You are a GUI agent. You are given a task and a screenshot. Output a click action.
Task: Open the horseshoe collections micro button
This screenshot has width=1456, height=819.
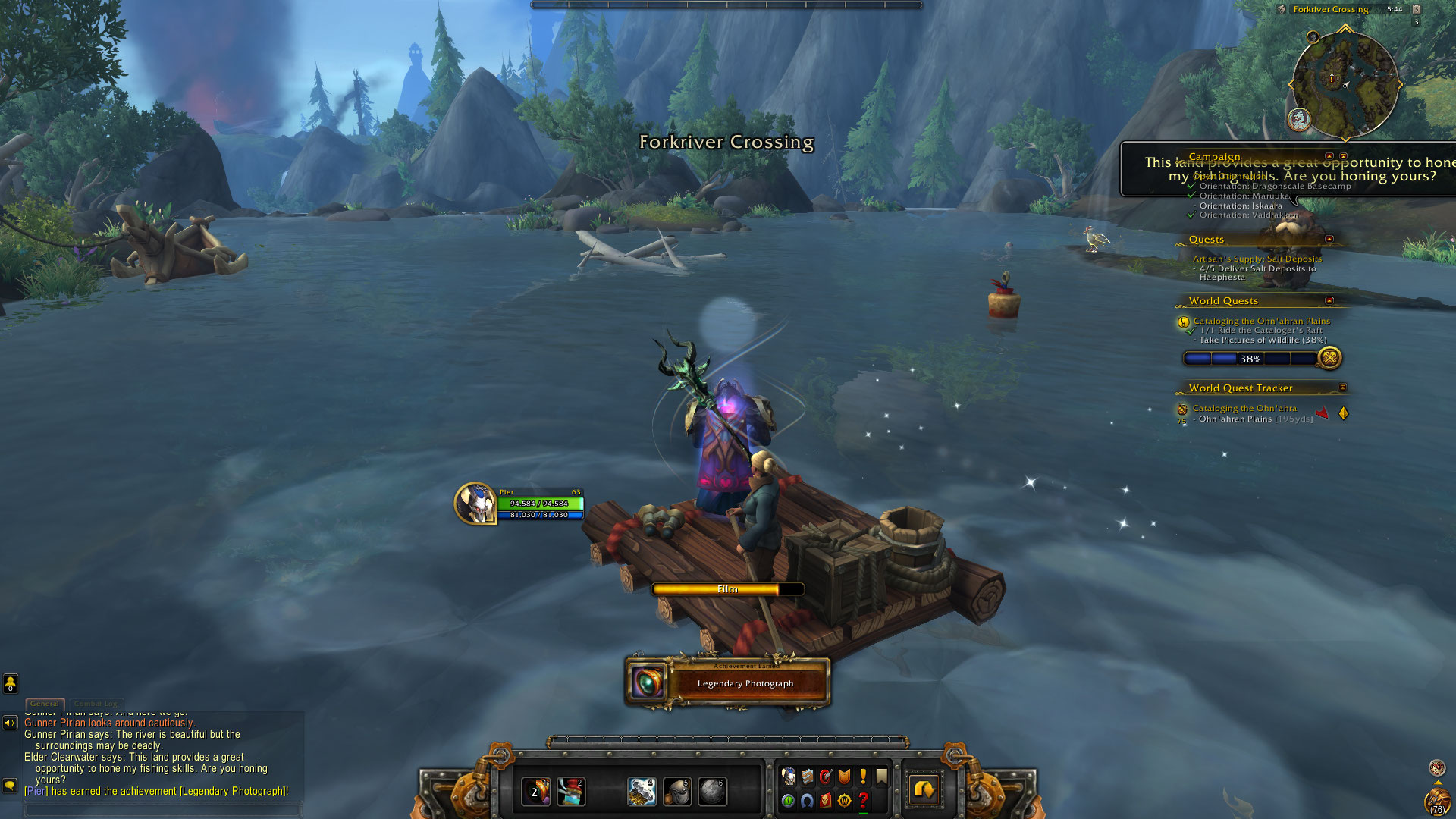point(807,801)
